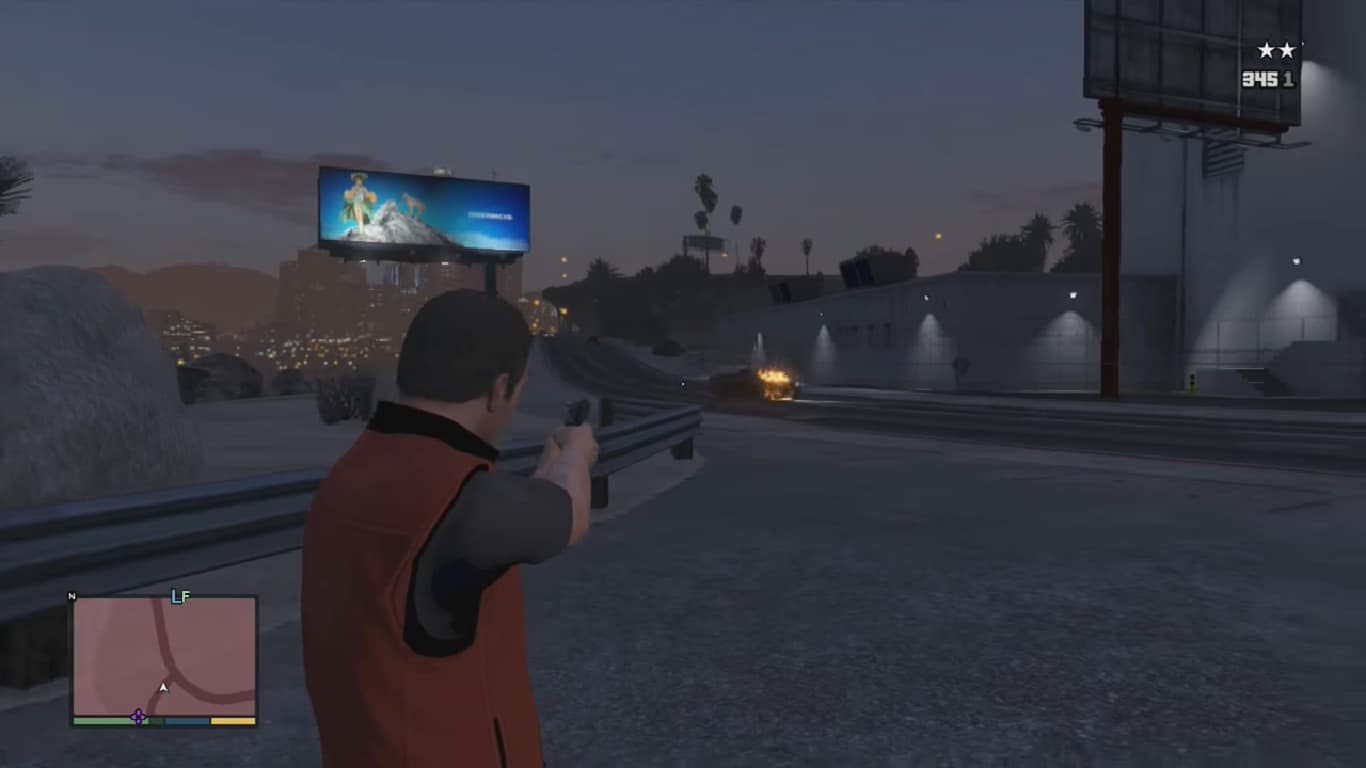Click the green health bar under the minimap
1366x768 pixels.
pos(107,721)
